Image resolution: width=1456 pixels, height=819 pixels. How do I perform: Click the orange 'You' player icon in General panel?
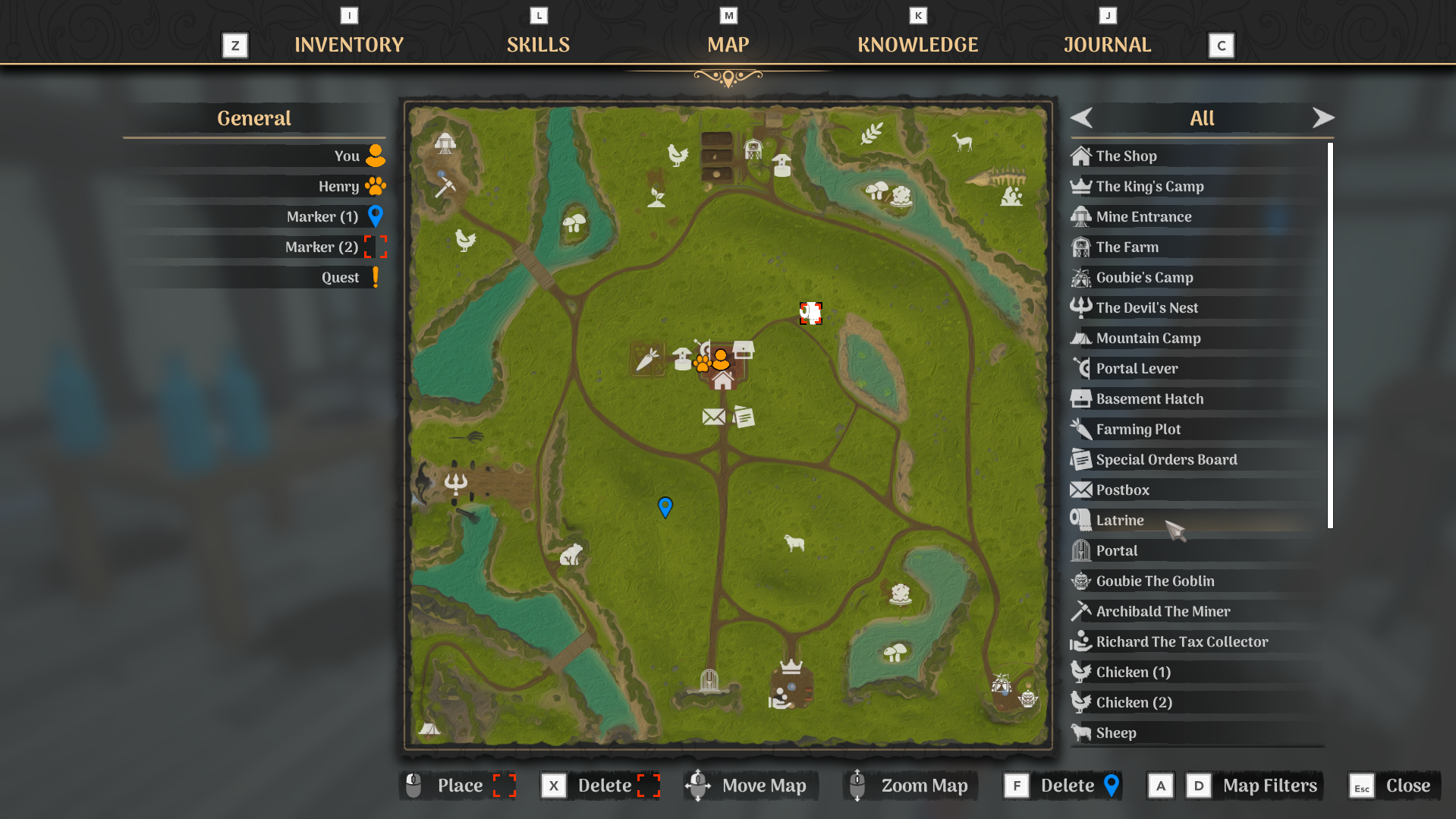pos(375,156)
